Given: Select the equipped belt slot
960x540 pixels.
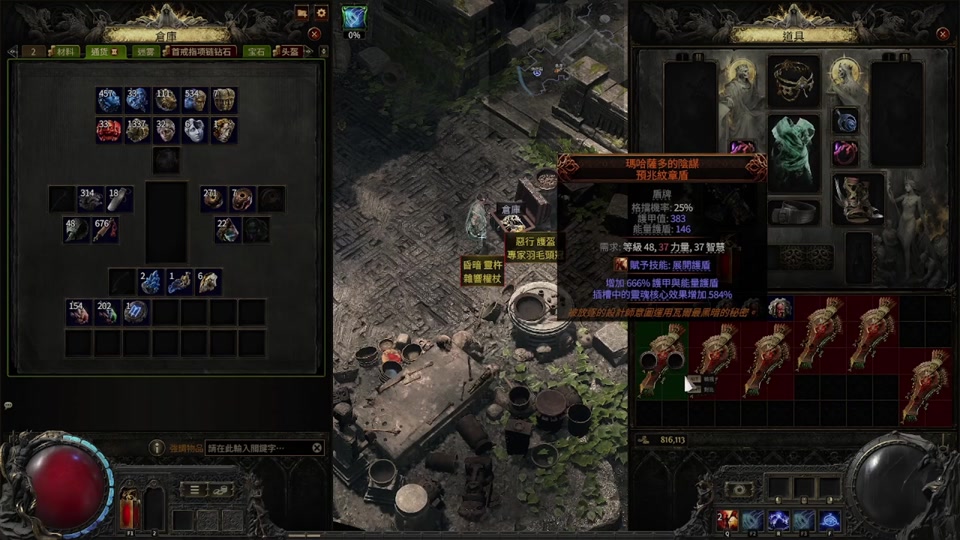Looking at the screenshot, I should point(794,212).
